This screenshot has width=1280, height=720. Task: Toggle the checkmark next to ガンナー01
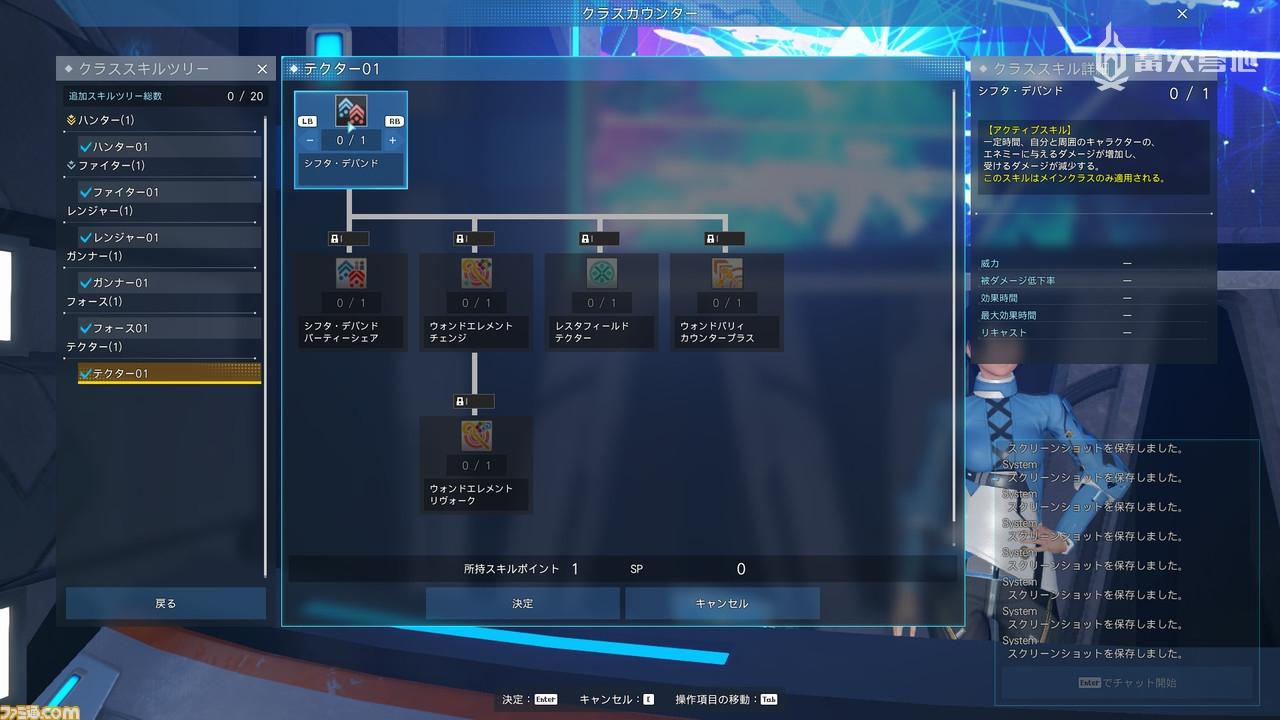pyautogui.click(x=87, y=282)
